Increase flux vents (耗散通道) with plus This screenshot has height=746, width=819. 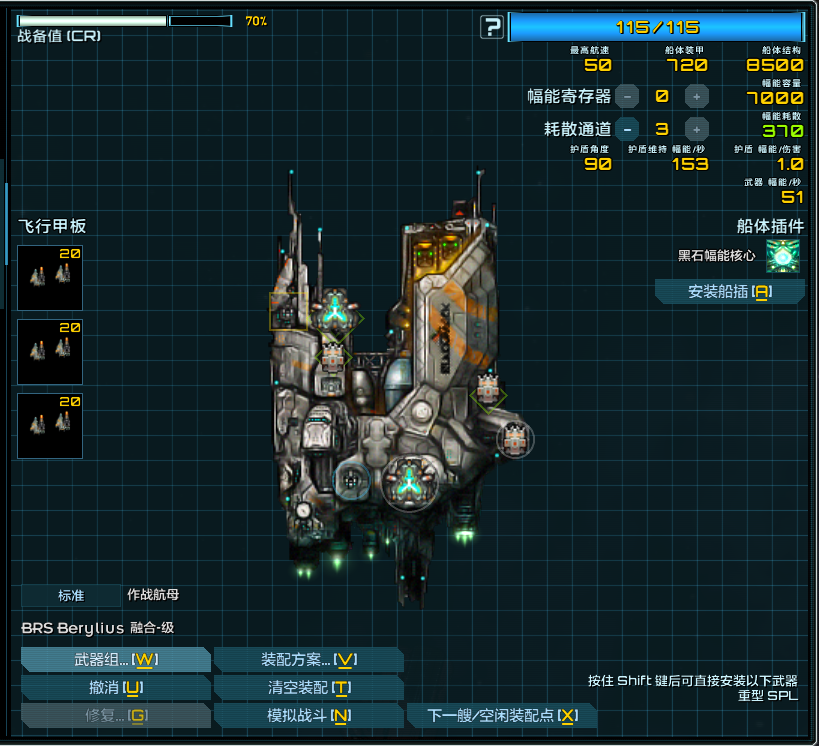click(696, 129)
